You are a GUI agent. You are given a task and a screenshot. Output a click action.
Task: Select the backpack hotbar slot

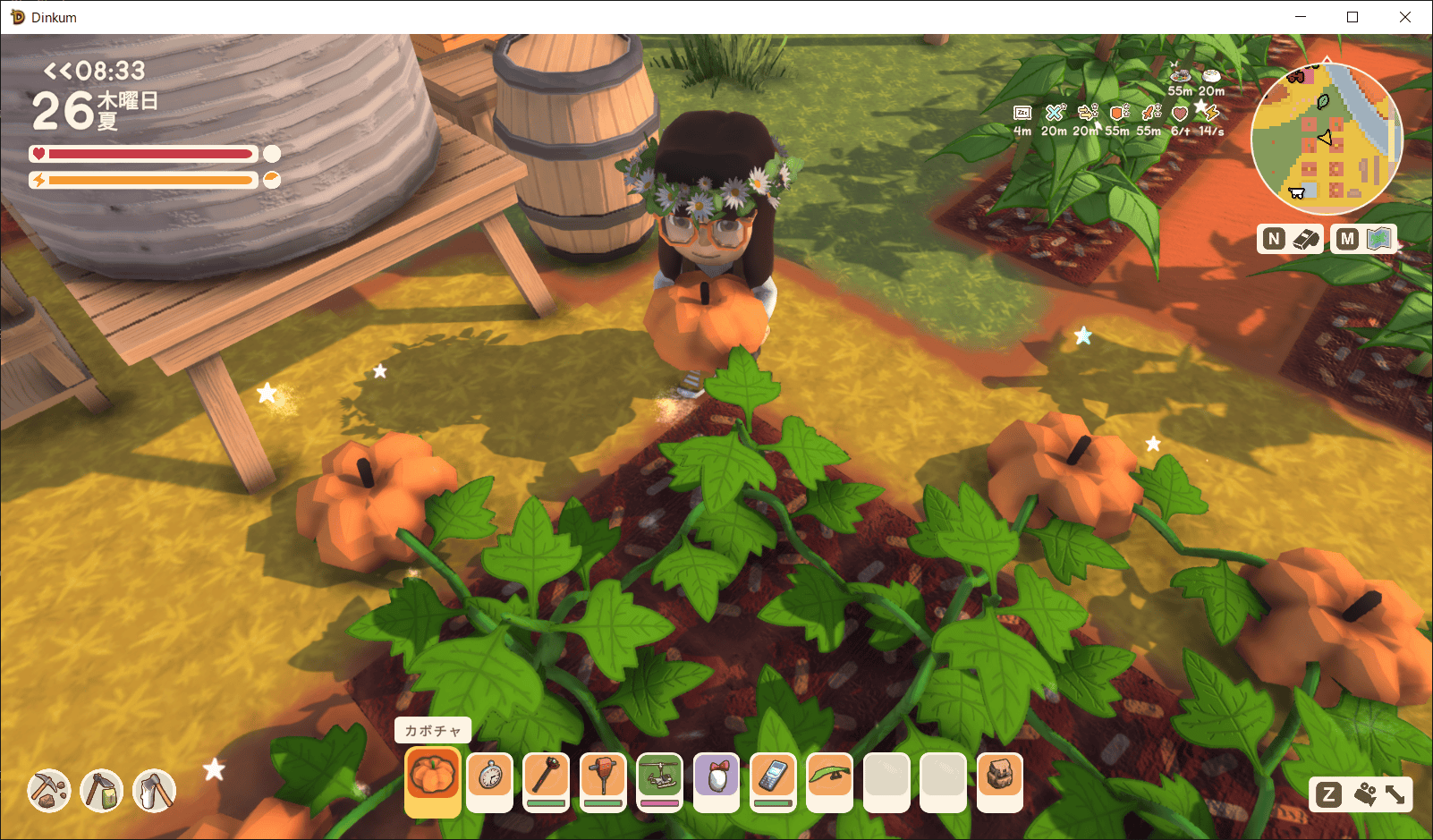click(1000, 776)
